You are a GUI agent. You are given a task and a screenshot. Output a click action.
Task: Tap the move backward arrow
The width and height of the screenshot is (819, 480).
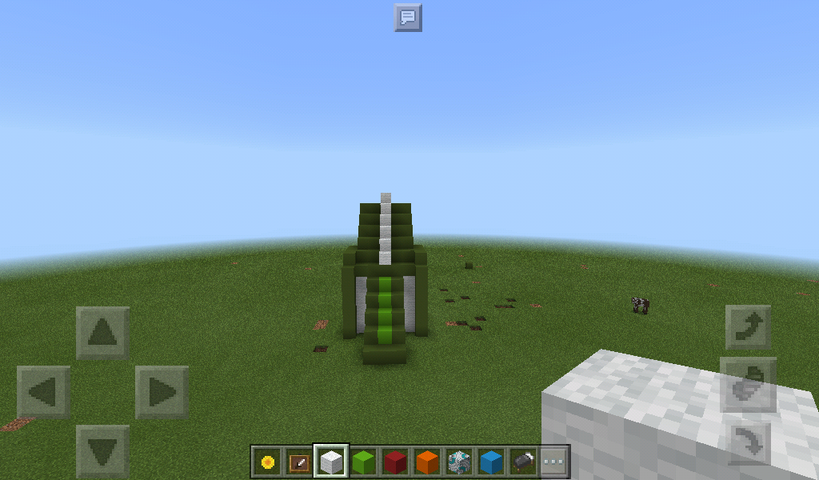pyautogui.click(x=103, y=451)
